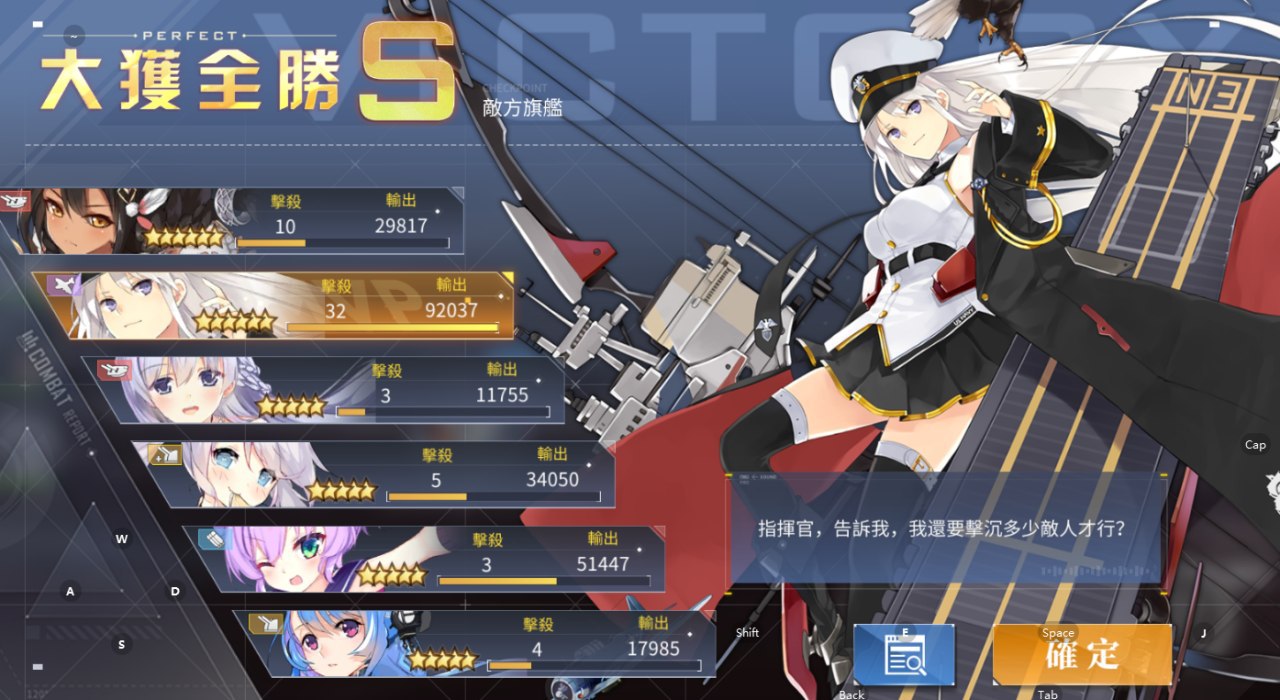Confirm results with the orange 確定 button

[1081, 655]
